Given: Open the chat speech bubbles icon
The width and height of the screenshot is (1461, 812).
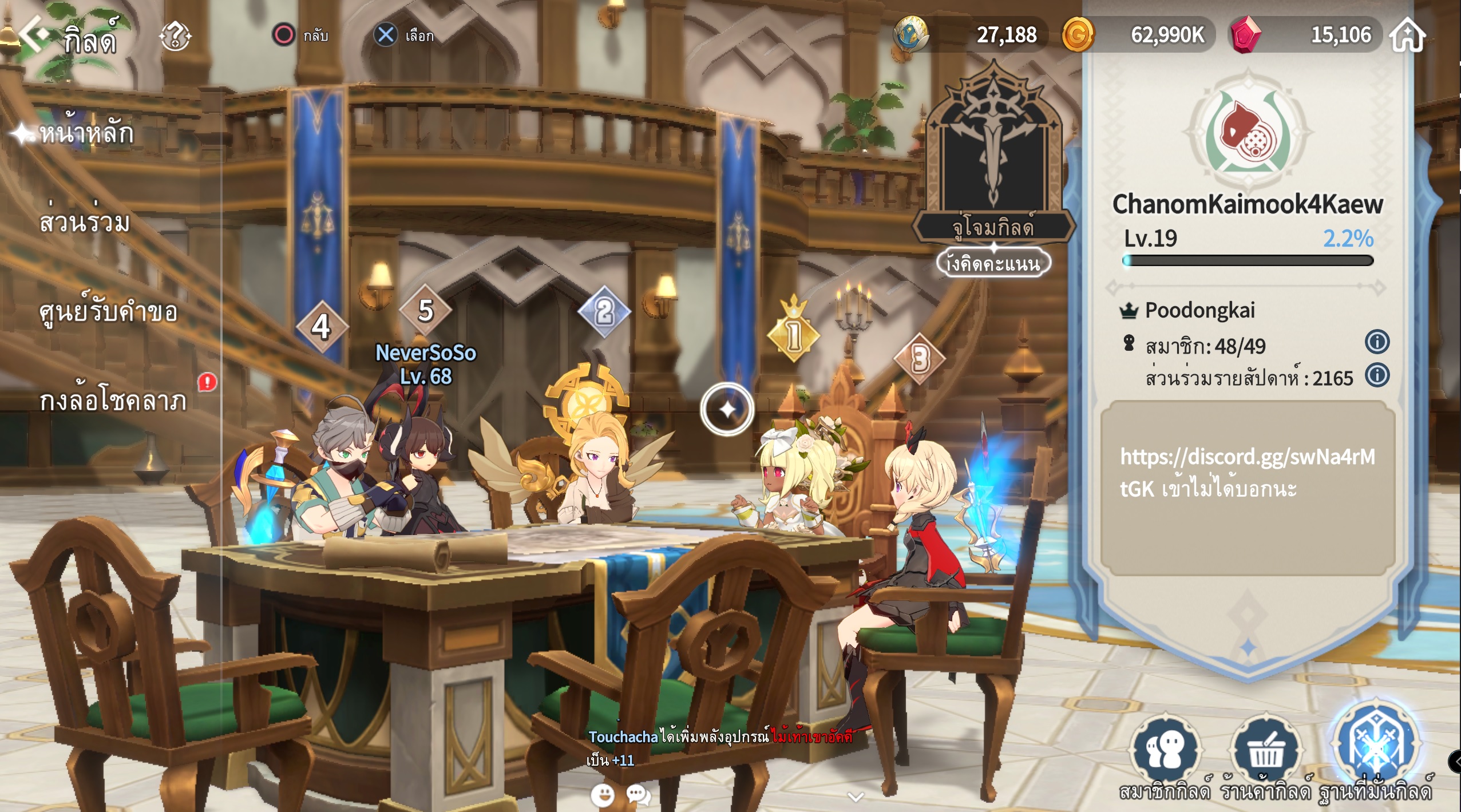Looking at the screenshot, I should 638,795.
